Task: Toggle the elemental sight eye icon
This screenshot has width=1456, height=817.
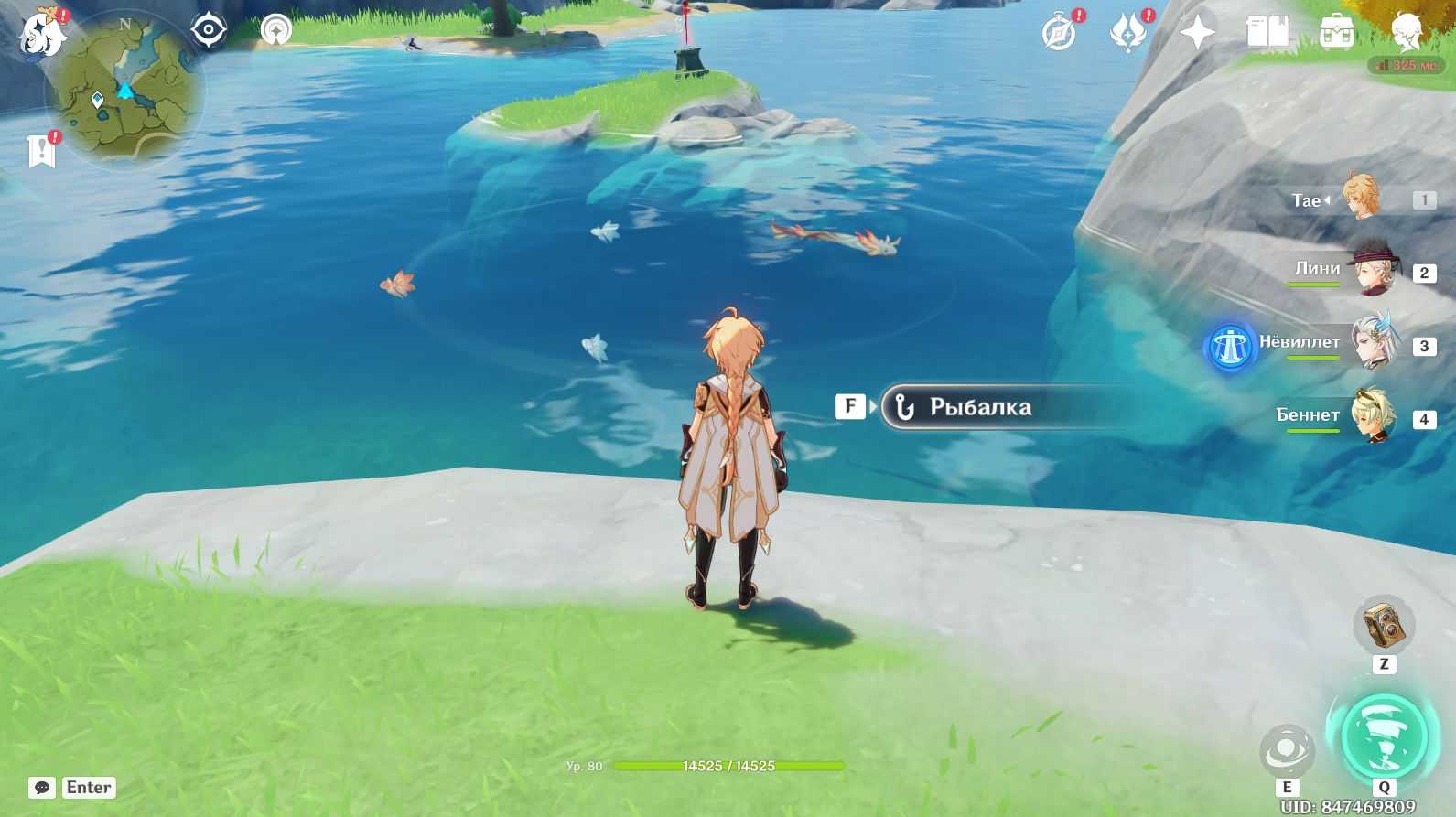Action: tap(209, 30)
